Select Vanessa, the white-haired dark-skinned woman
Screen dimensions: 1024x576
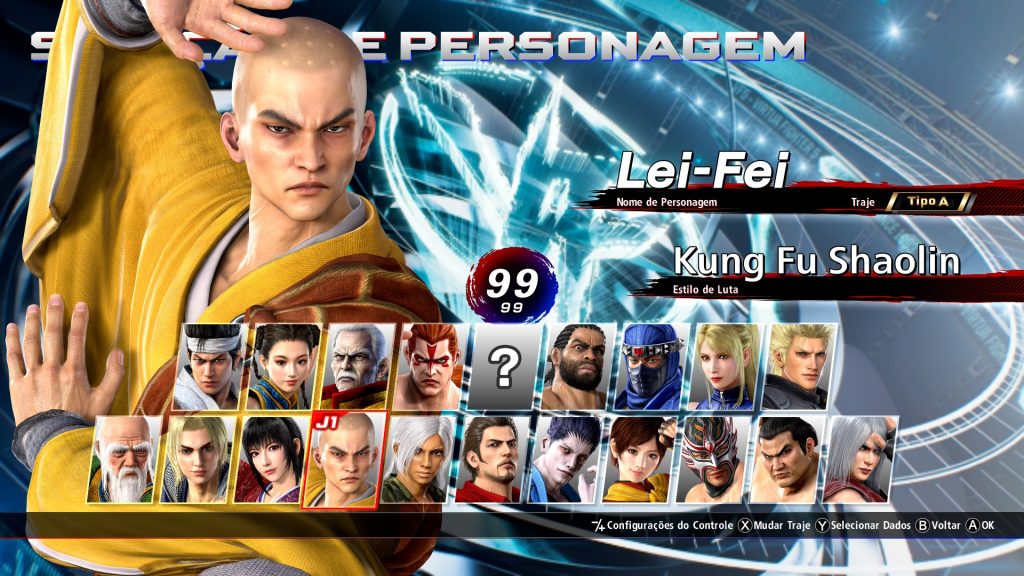[418, 460]
